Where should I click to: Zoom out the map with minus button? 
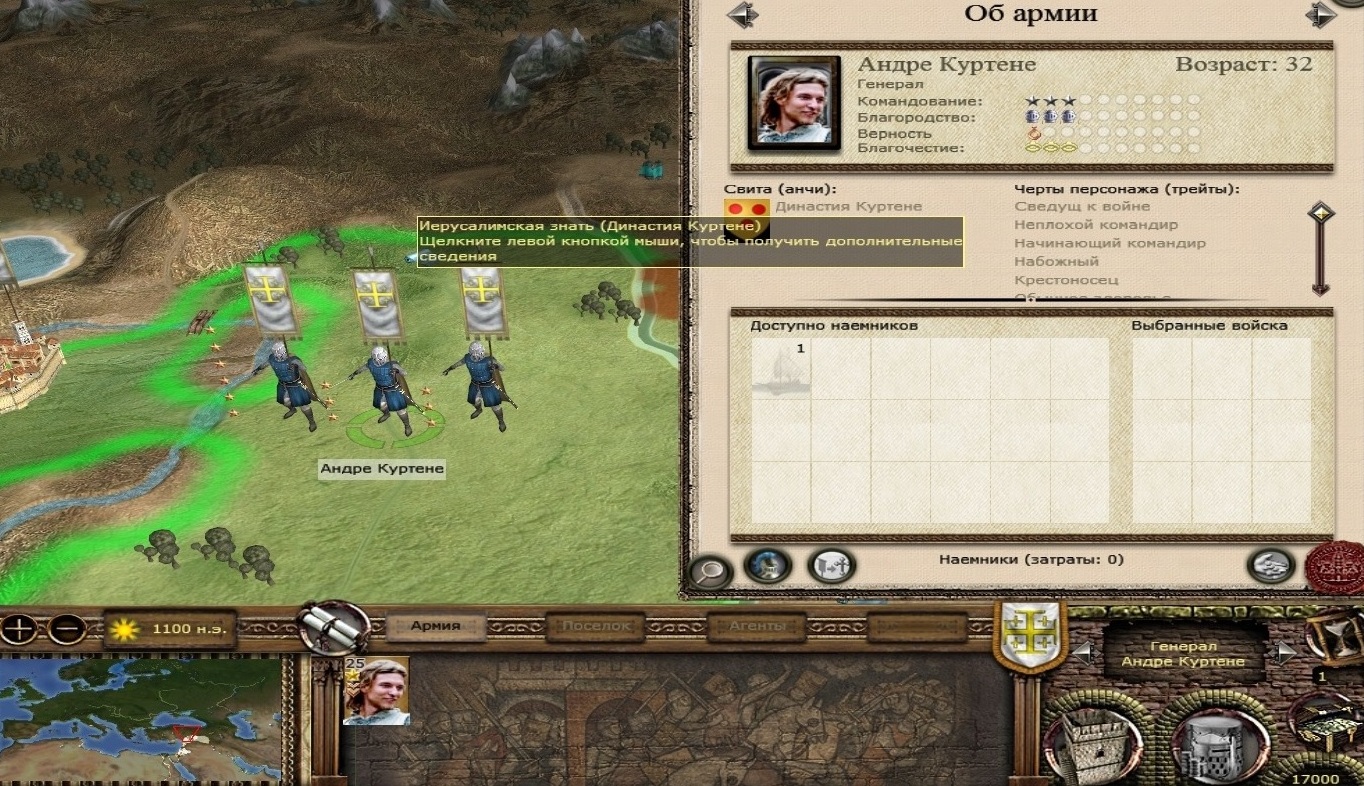pos(67,630)
